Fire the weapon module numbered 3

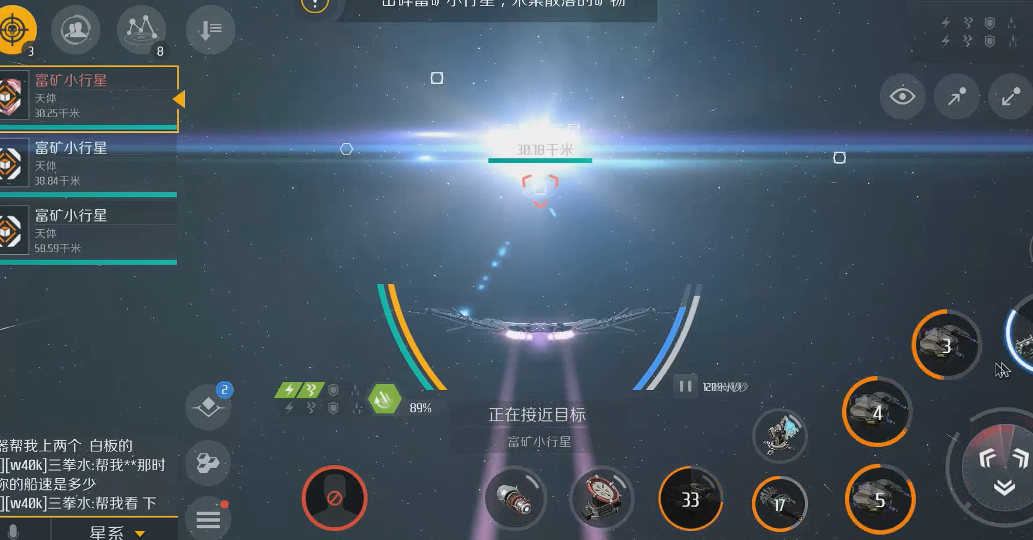(x=946, y=346)
